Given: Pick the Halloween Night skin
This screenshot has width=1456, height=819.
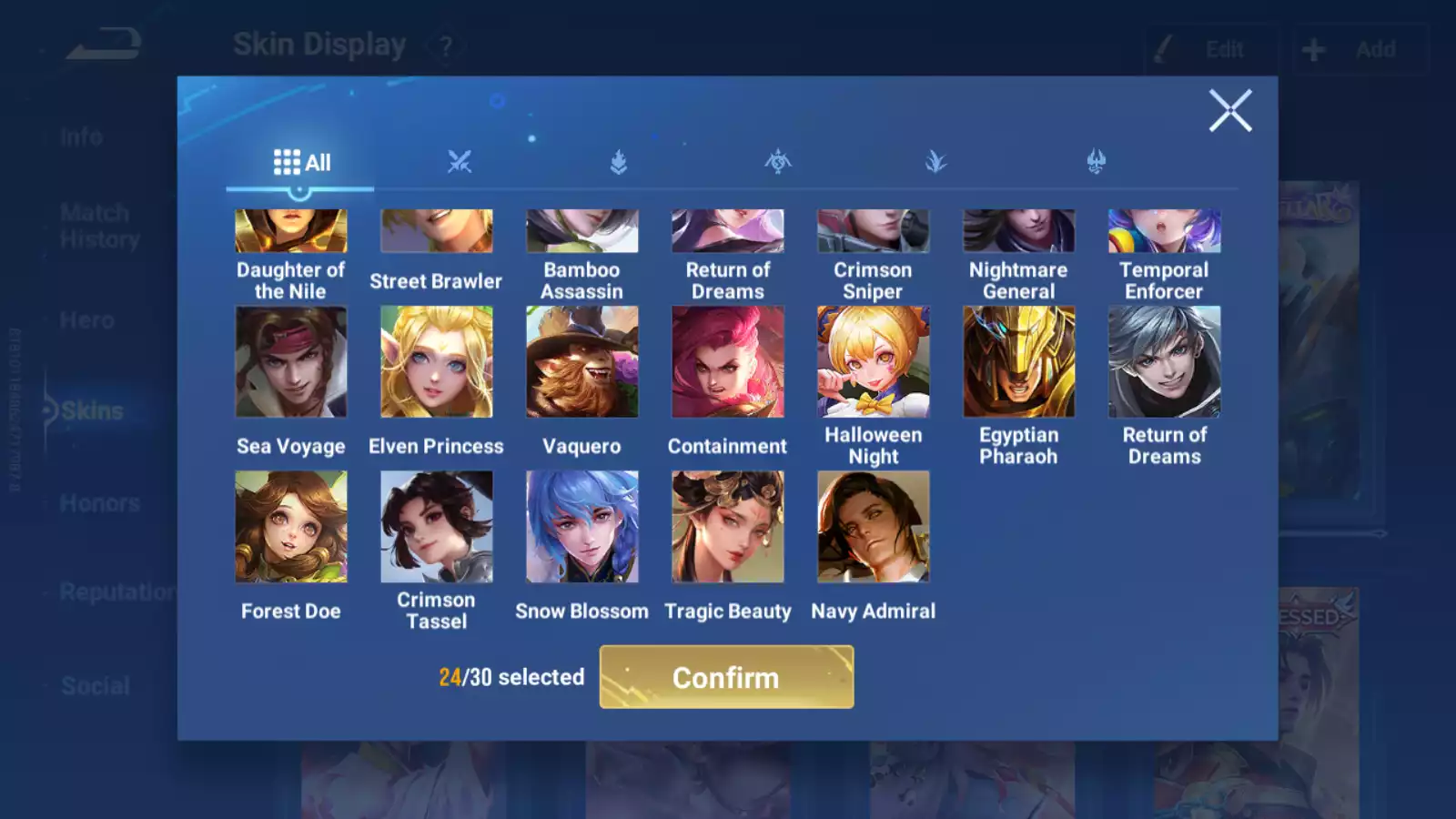Looking at the screenshot, I should click(873, 362).
